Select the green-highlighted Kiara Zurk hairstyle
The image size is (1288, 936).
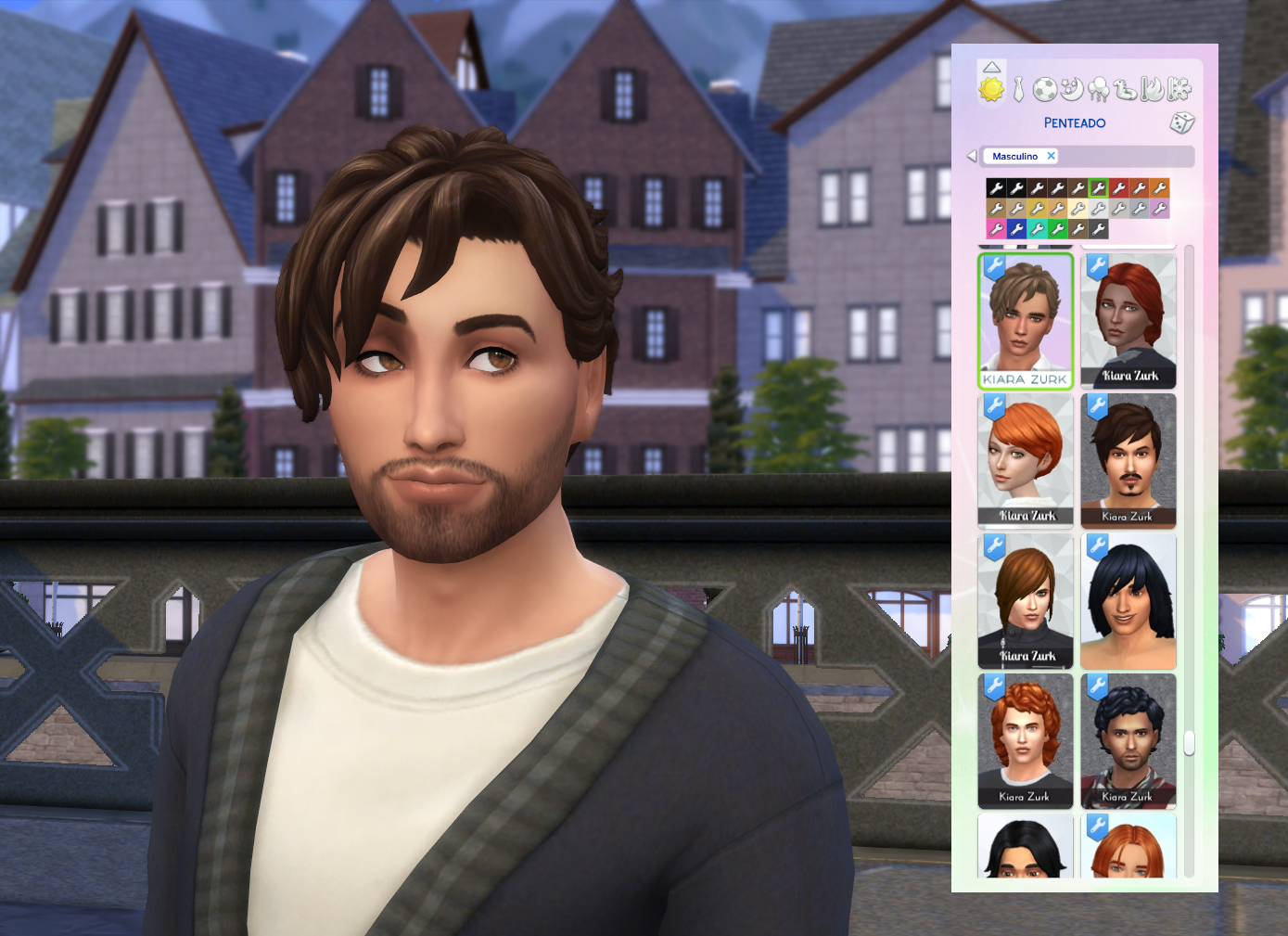click(x=1025, y=320)
